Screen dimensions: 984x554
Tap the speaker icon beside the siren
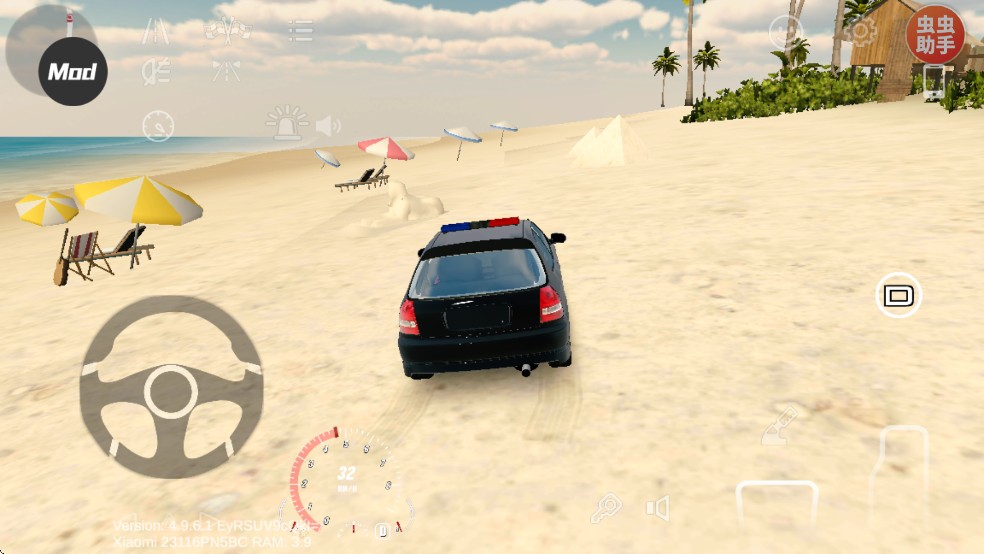(x=328, y=126)
